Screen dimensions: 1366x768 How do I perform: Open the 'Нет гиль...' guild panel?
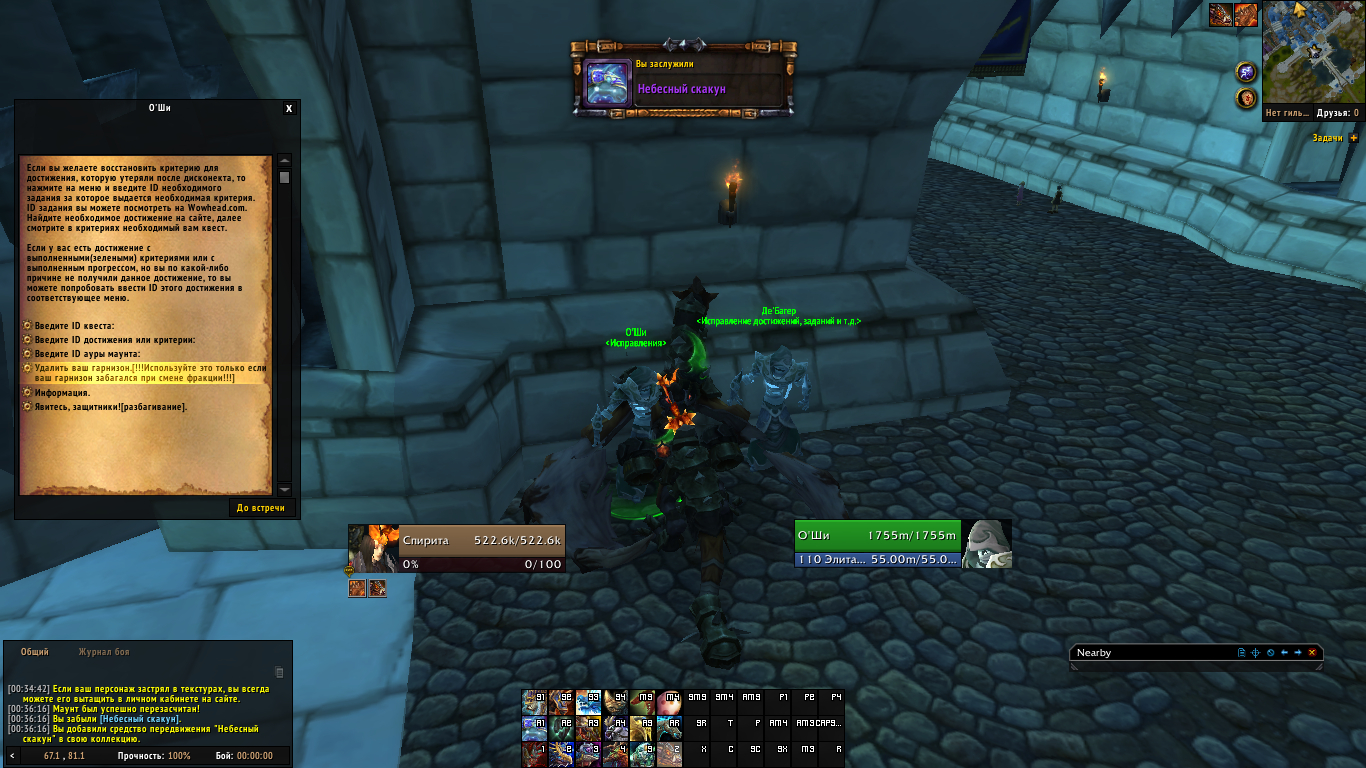(x=1286, y=113)
